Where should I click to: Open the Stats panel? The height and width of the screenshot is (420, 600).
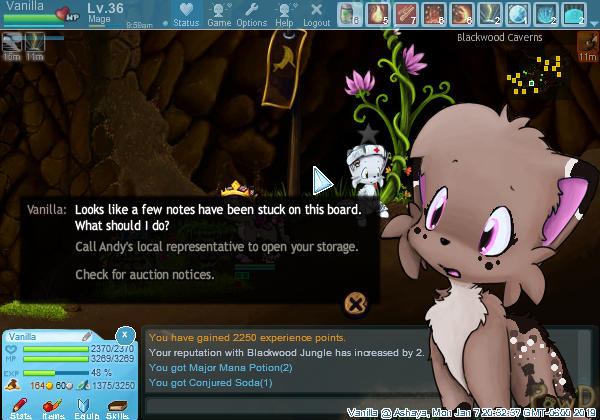21,406
